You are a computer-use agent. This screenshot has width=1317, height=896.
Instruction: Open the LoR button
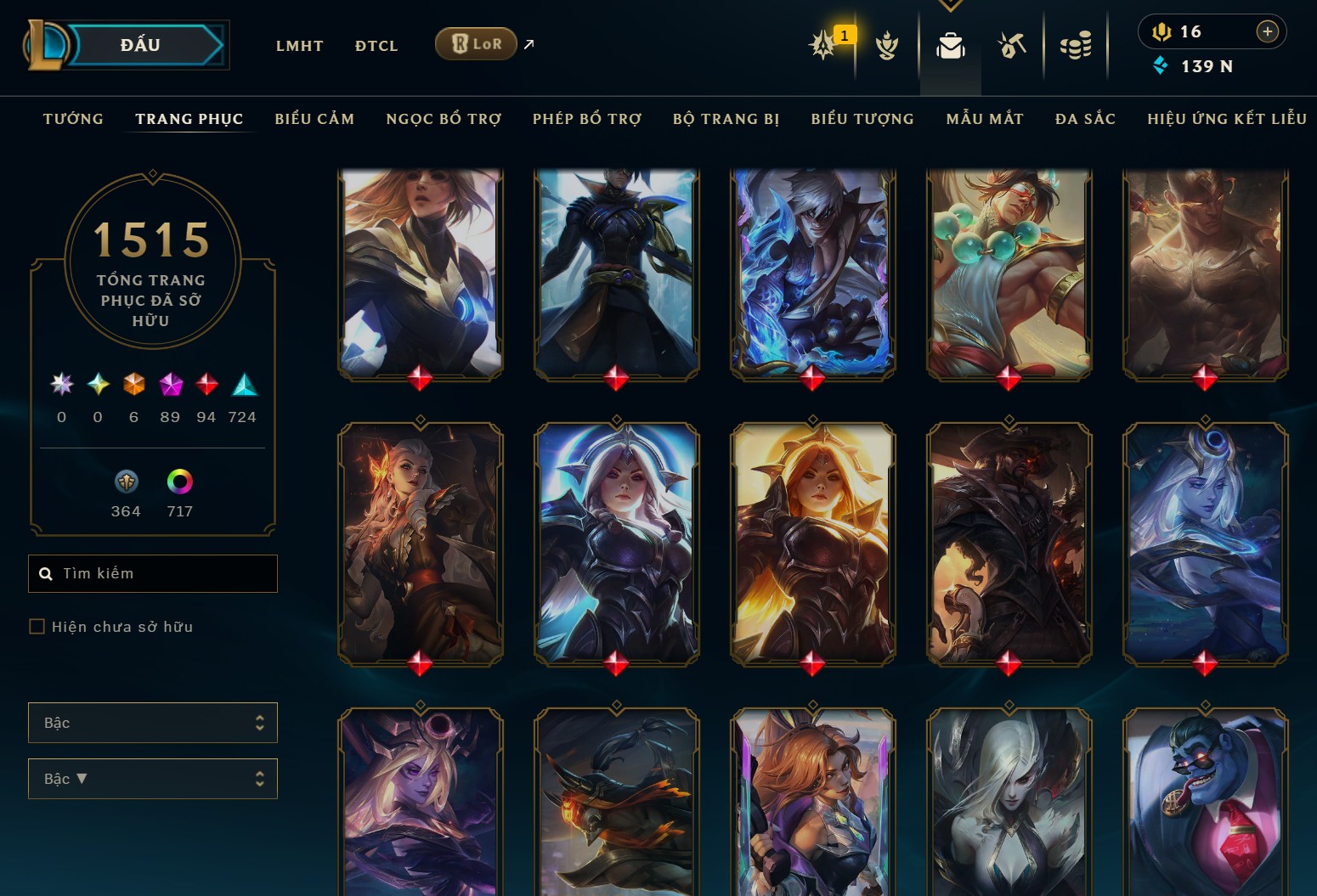click(476, 43)
